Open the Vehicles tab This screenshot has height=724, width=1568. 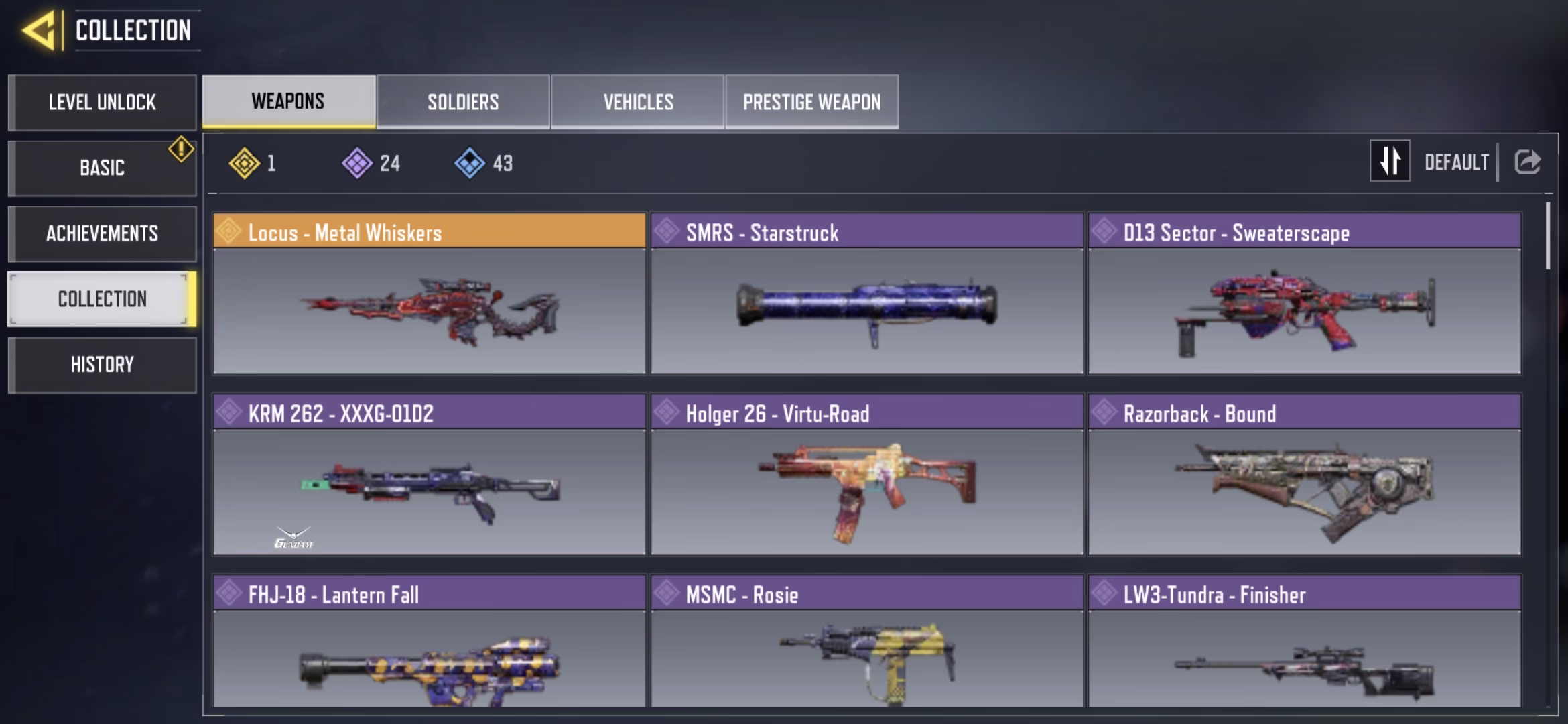click(638, 102)
